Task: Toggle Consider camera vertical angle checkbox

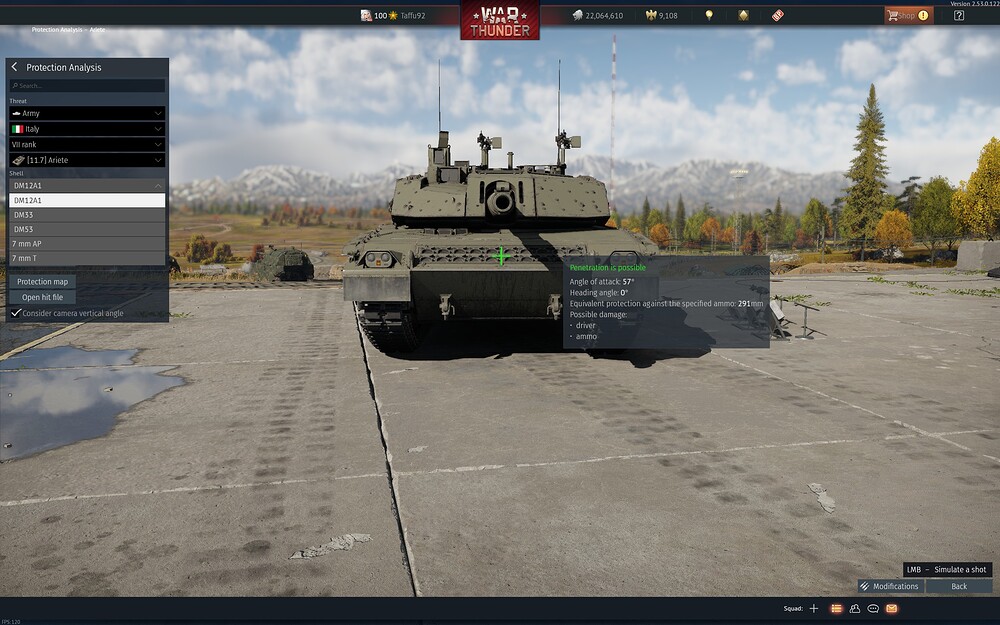Action: pos(16,313)
